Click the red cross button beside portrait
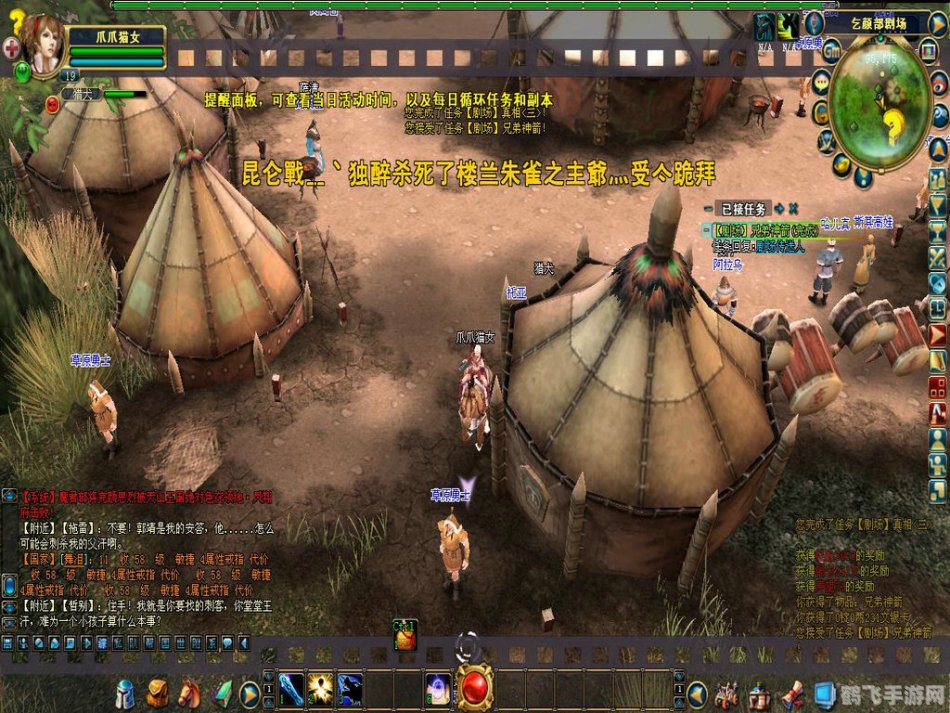950x713 pixels. pos(11,47)
